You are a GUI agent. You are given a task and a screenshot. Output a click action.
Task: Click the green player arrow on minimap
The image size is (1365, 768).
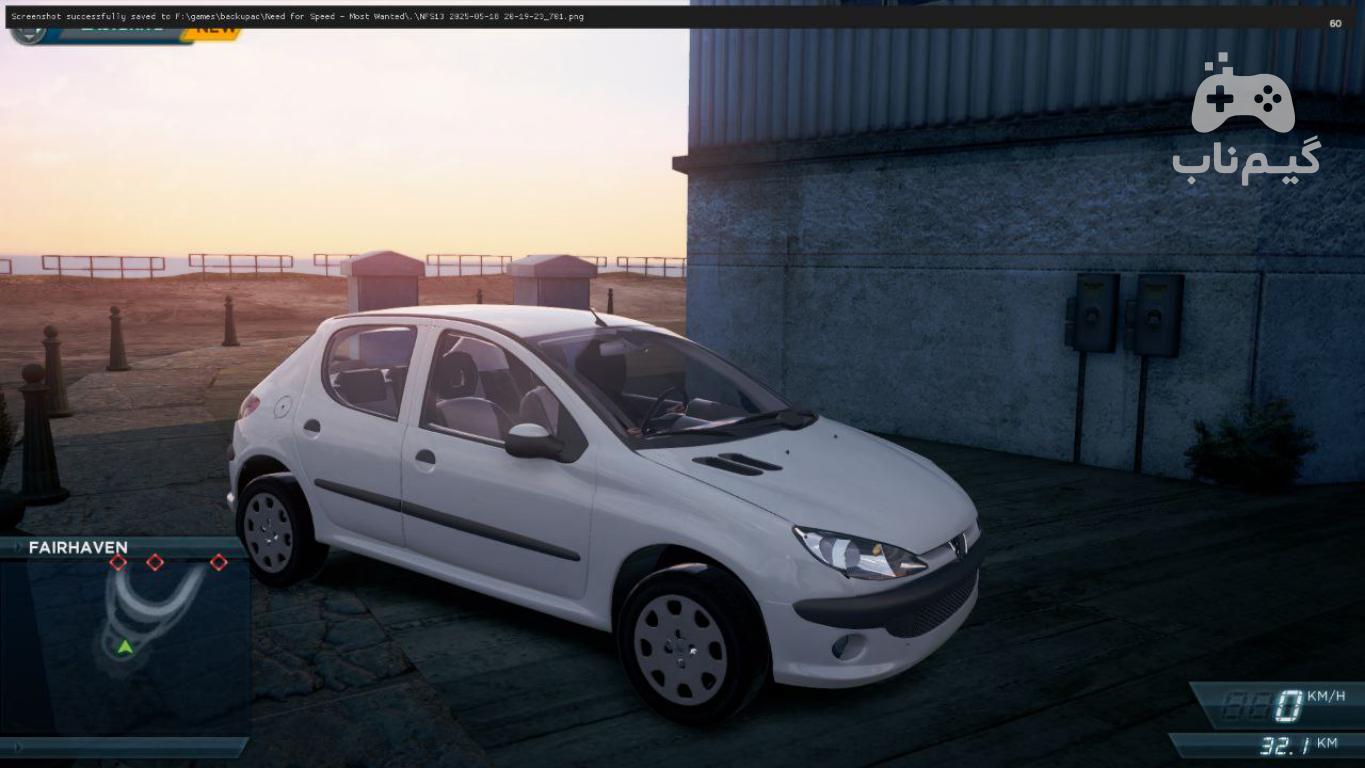point(124,647)
